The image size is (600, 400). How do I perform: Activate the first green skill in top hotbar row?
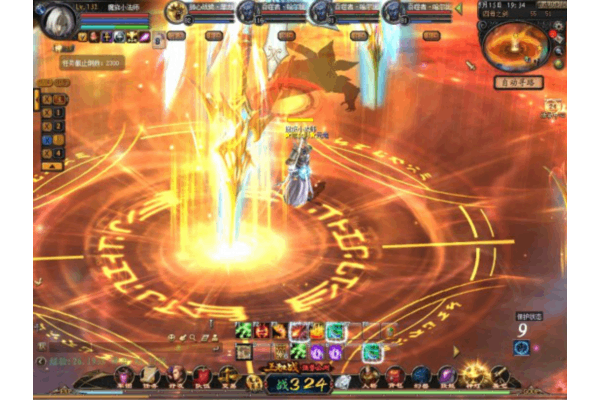point(243,330)
